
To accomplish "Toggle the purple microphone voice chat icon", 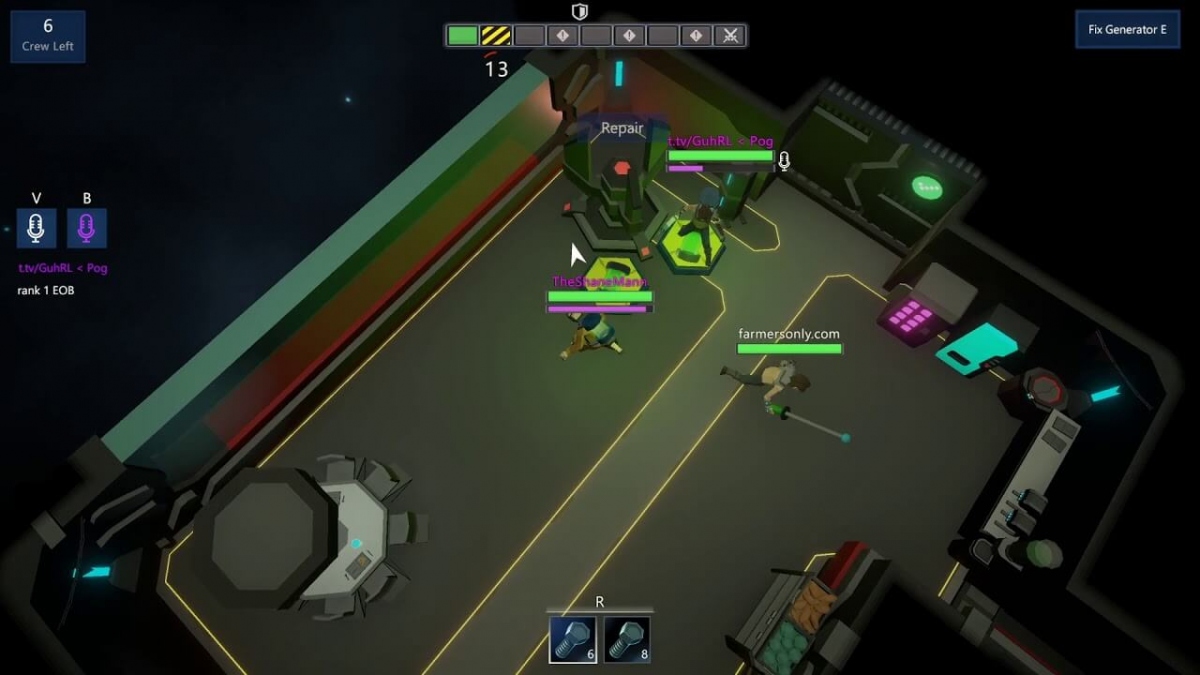I will (86, 228).
